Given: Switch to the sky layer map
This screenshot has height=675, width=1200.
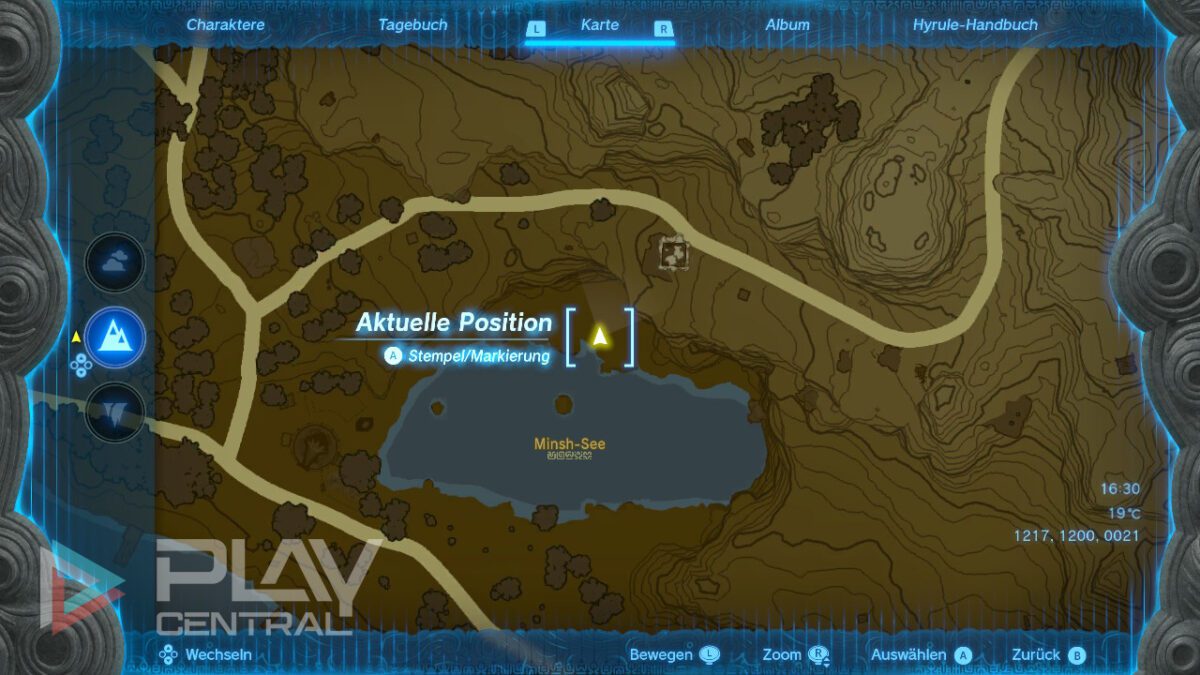Looking at the screenshot, I should point(114,262).
